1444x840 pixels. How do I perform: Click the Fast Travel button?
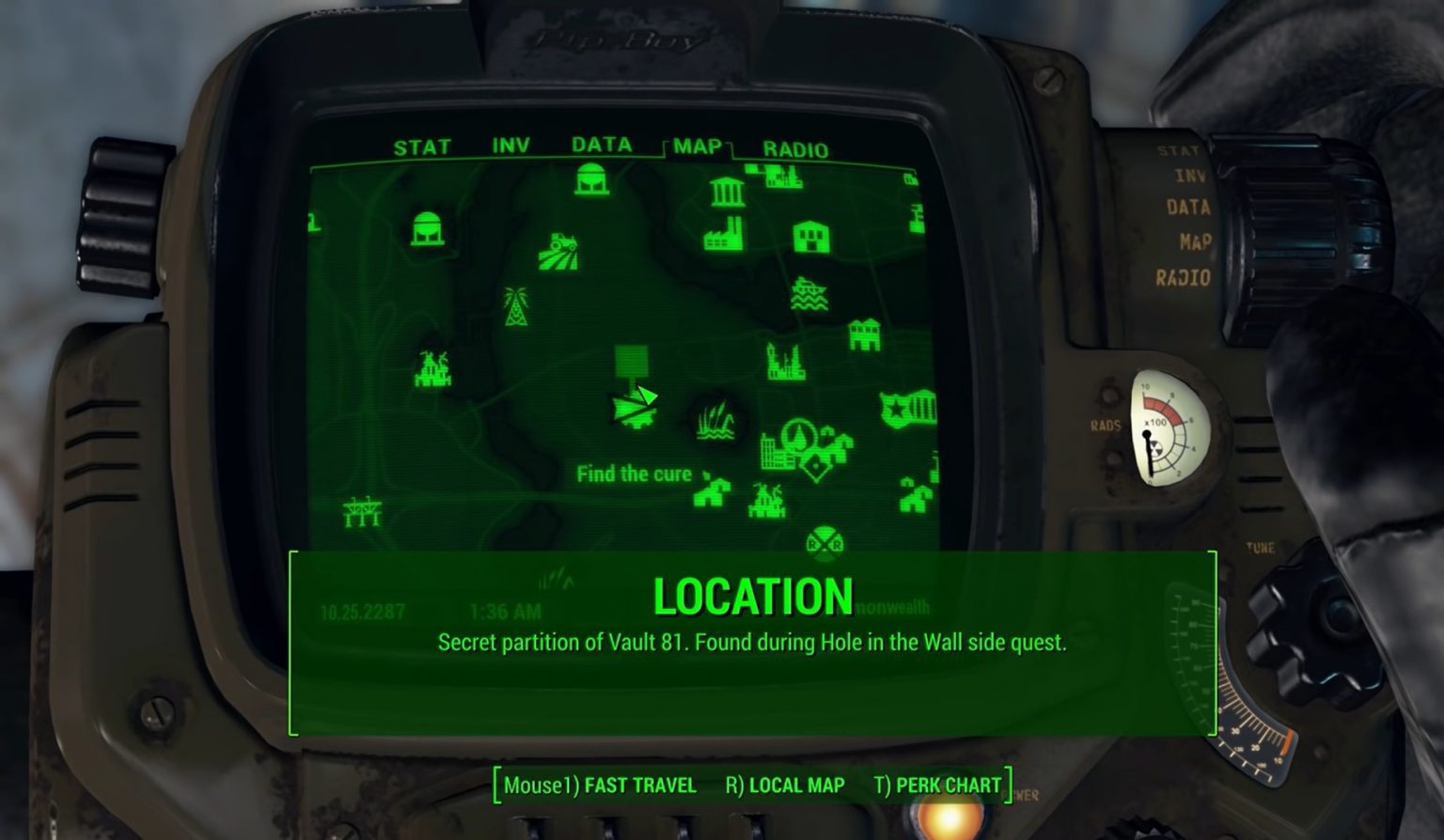pyautogui.click(x=600, y=786)
